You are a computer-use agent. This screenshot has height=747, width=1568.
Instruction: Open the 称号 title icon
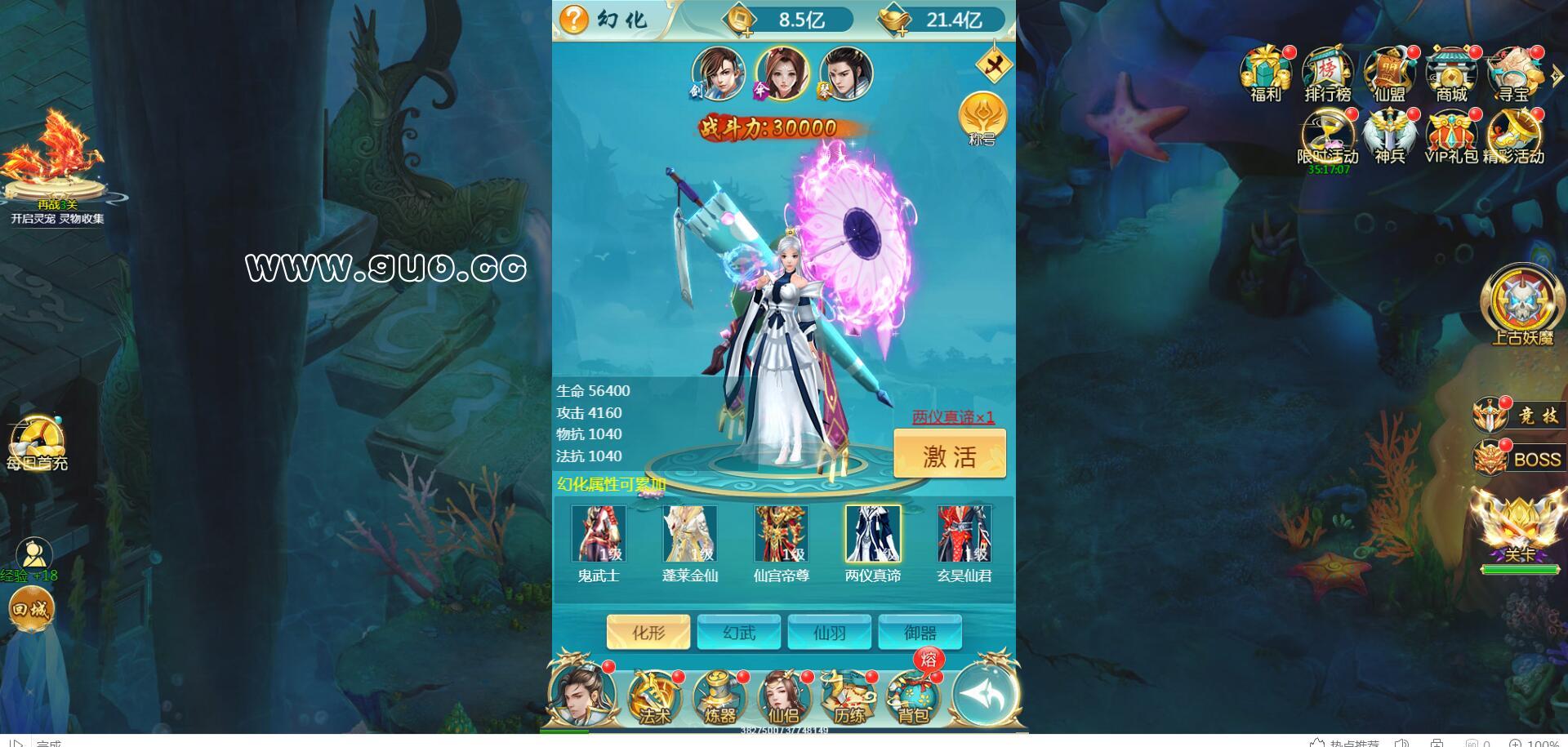coord(982,117)
